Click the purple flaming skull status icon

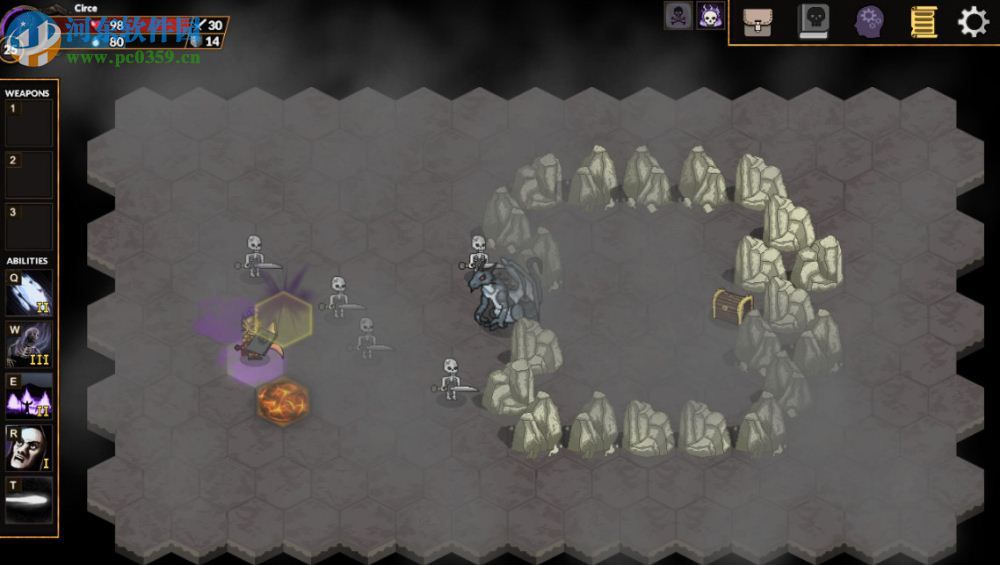click(710, 16)
